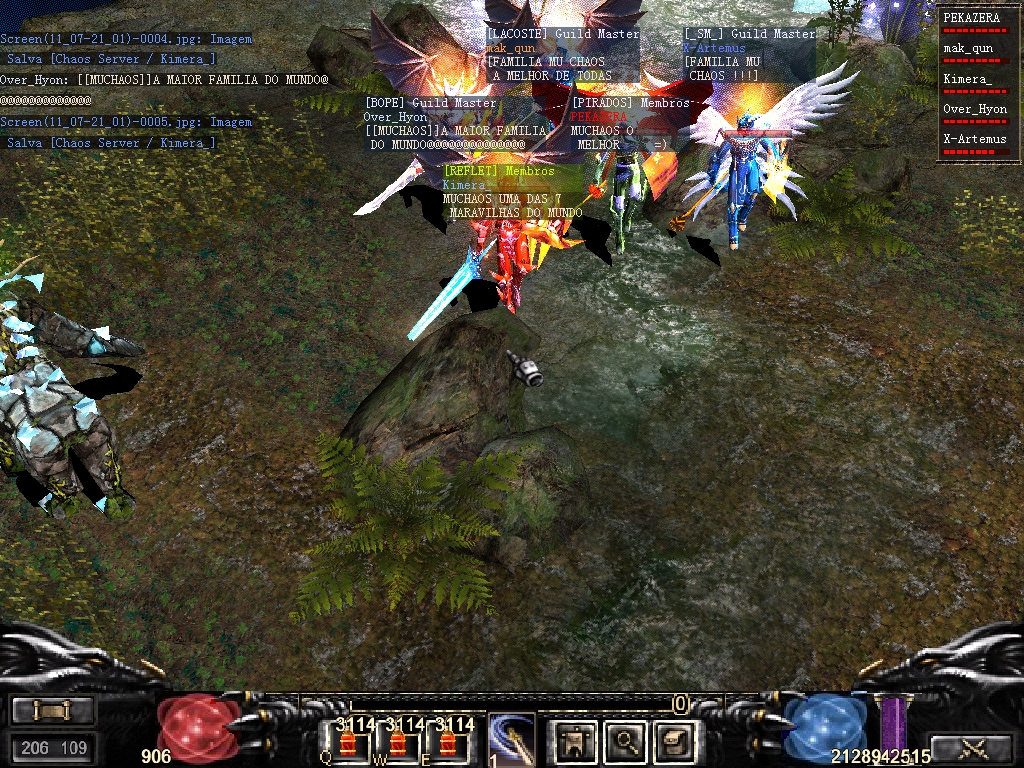Select mak_qun in the party list
This screenshot has width=1024, height=768.
968,48
